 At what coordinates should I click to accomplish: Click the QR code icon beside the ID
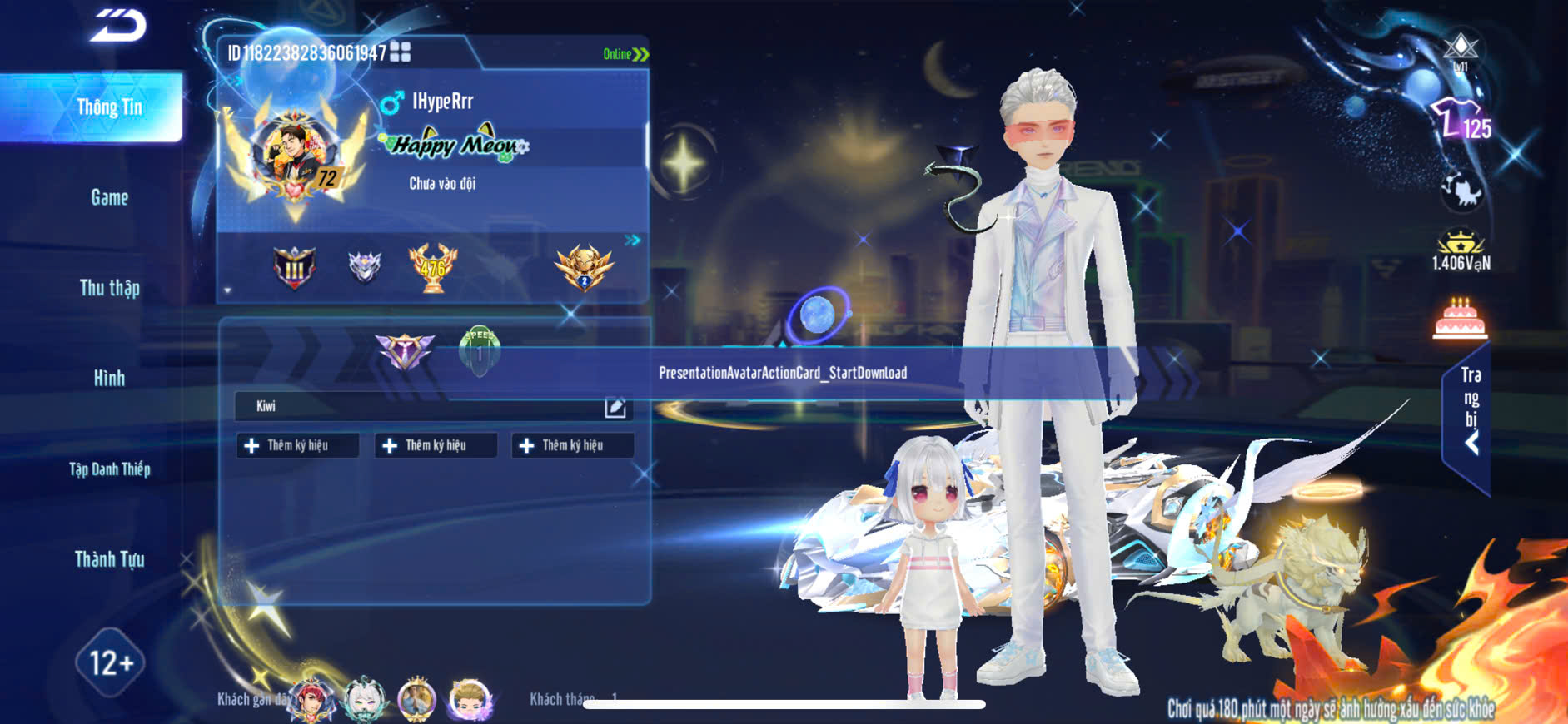[401, 52]
